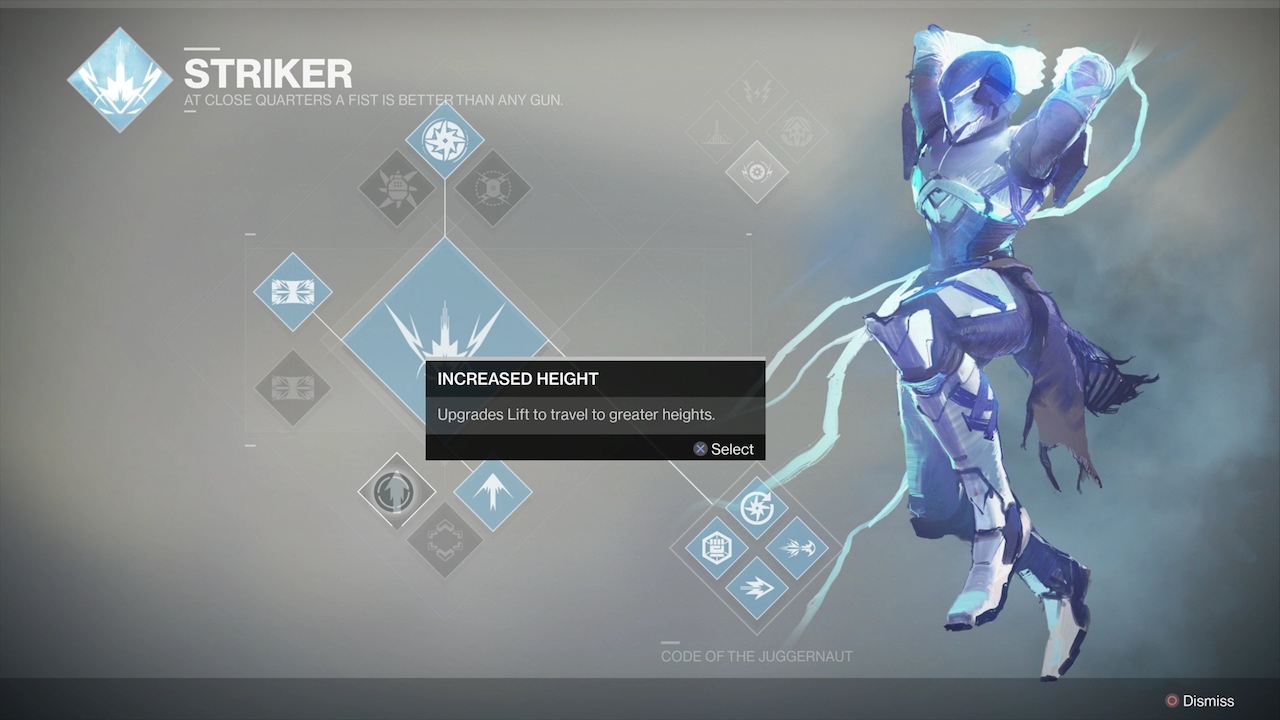
Task: Choose the faded tower-spike top-path perk
Action: [x=716, y=132]
